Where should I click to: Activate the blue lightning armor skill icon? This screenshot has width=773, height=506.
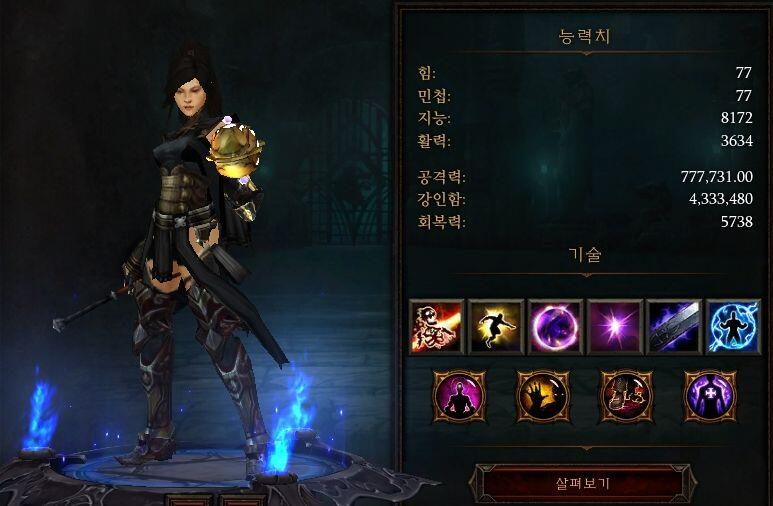(x=732, y=326)
